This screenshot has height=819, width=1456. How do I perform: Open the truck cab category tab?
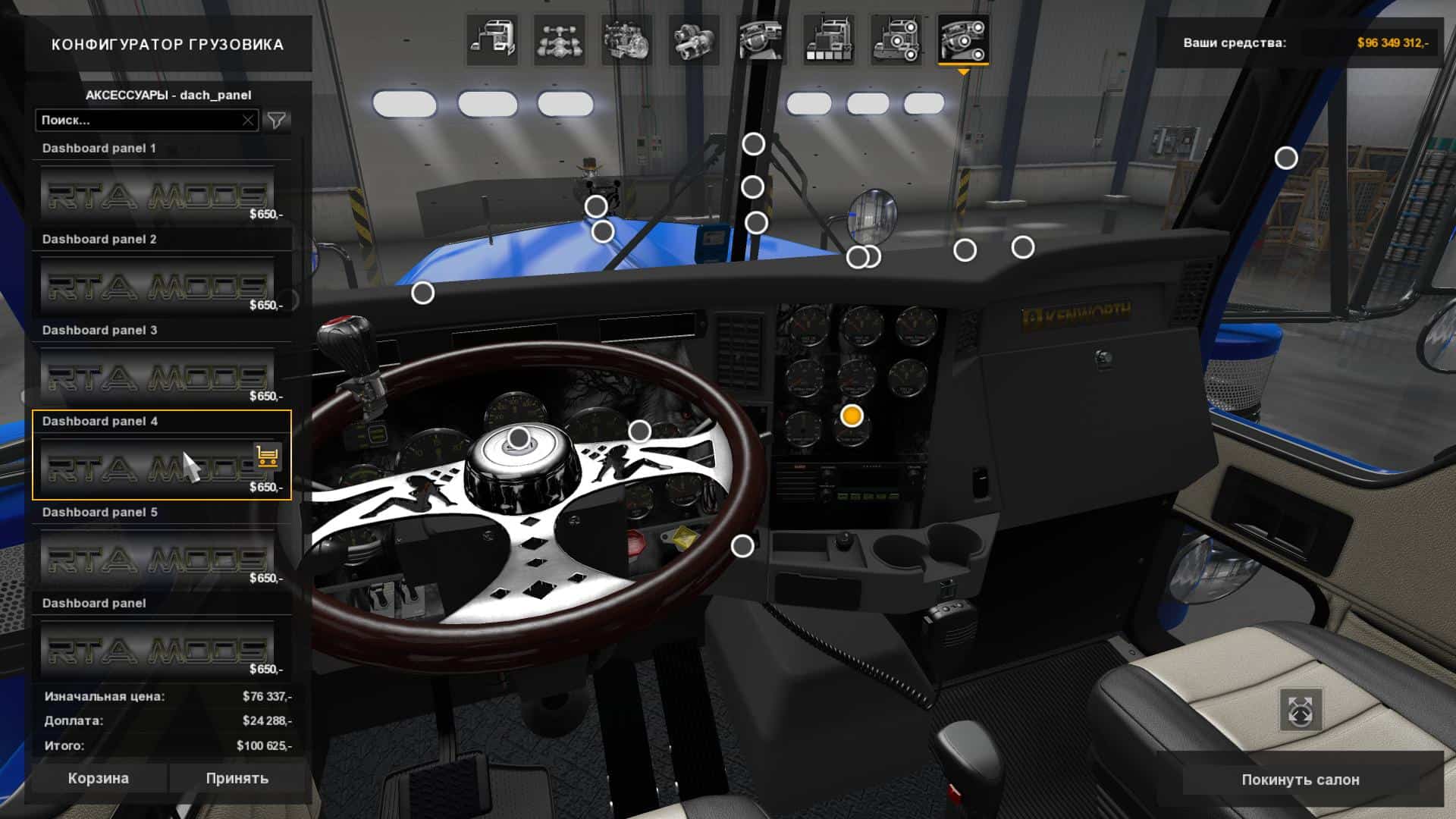(492, 39)
